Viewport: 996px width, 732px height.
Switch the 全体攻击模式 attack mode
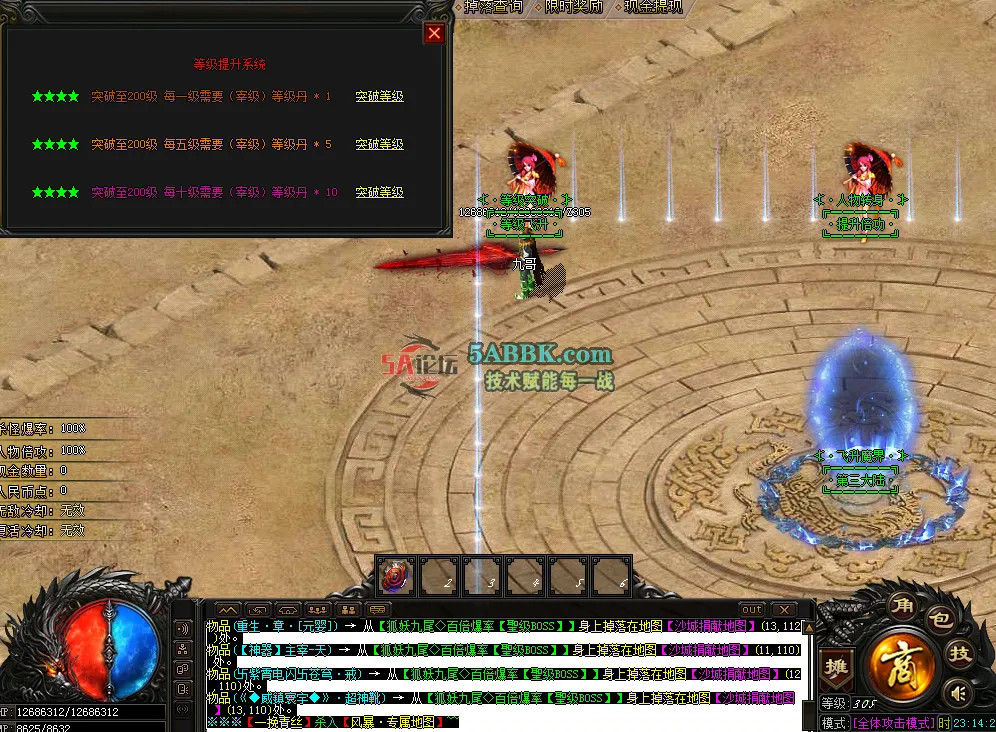[892, 723]
